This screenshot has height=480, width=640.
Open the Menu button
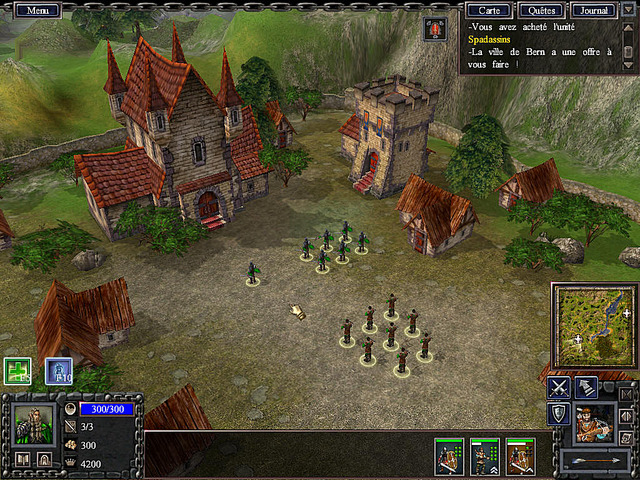pos(38,10)
